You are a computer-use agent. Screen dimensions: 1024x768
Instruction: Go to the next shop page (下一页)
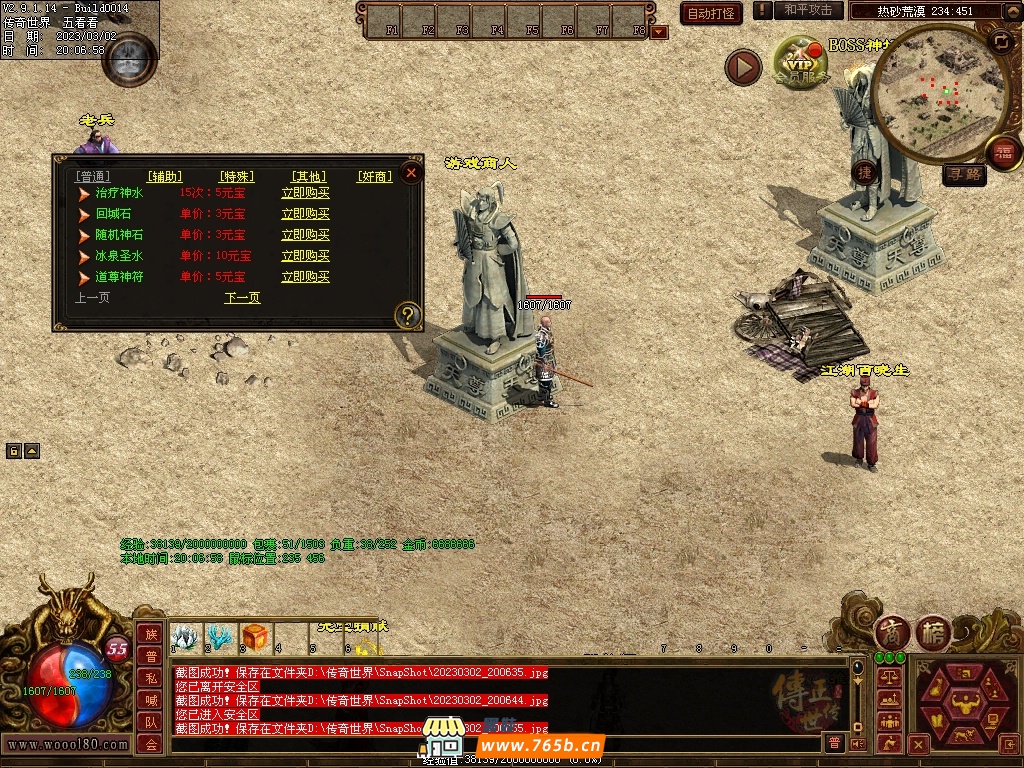pos(242,298)
